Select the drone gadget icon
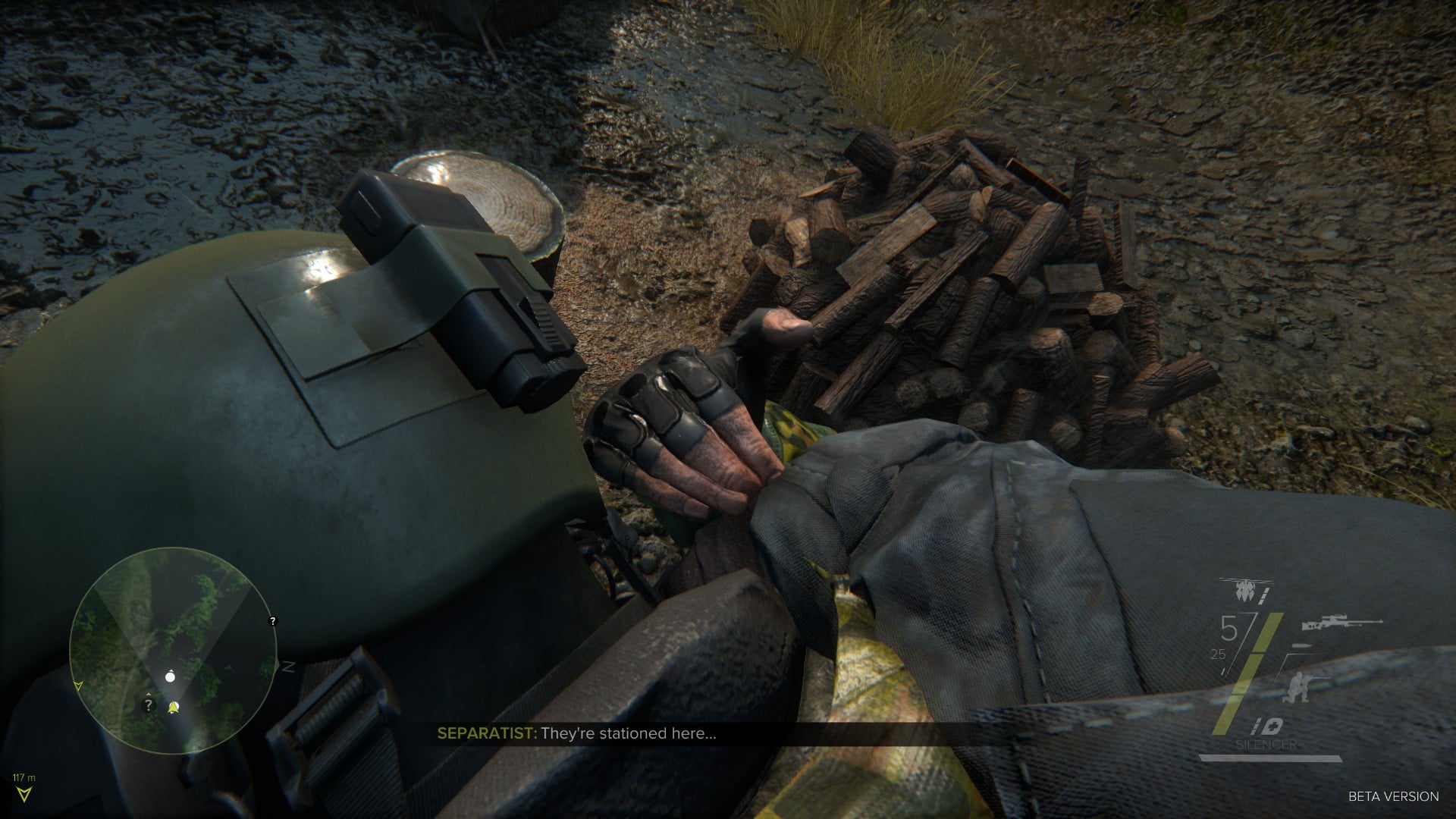Screen dimensions: 1456x819 (1244, 588)
